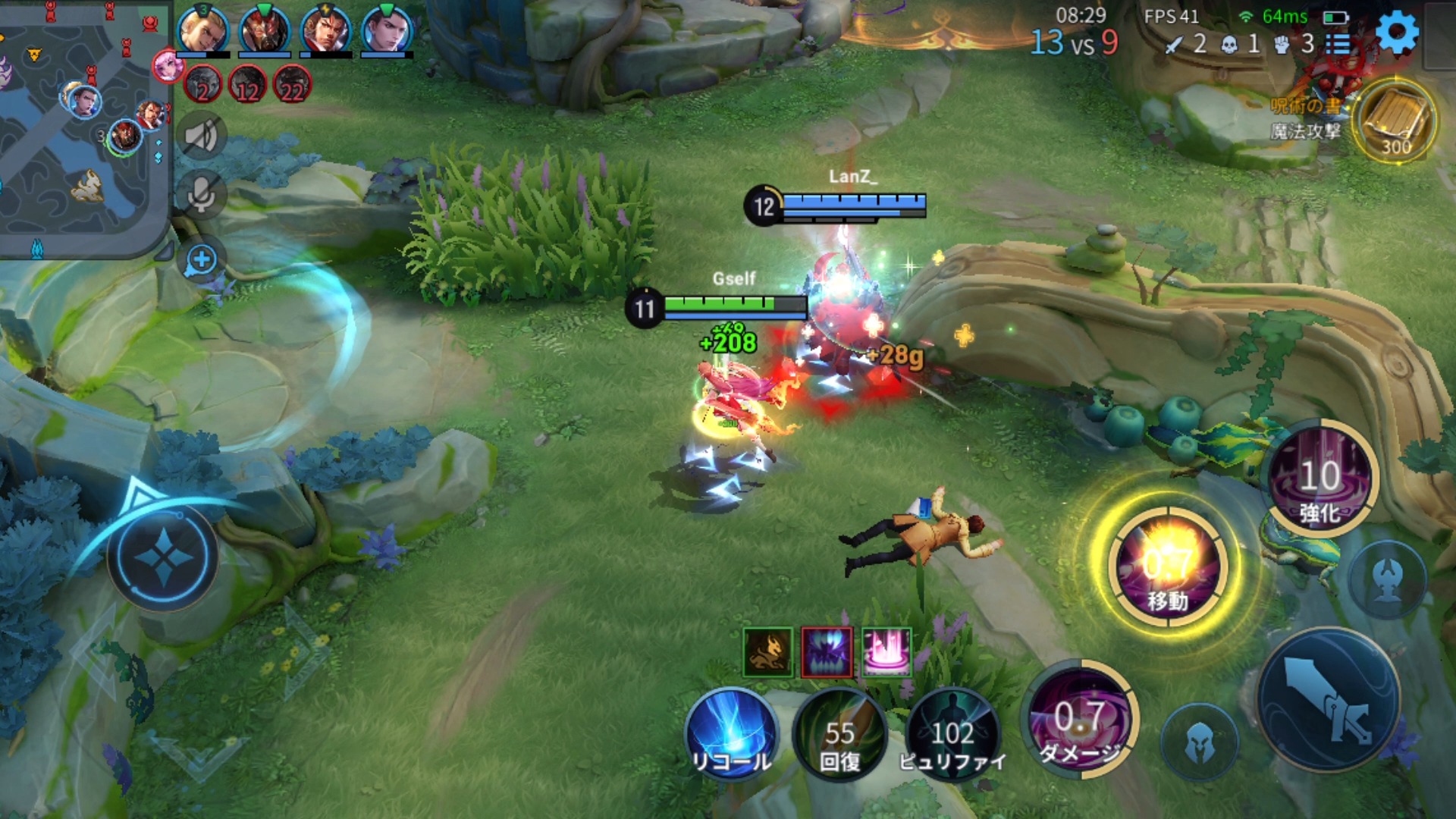Select the golden beast passive icon
This screenshot has width=1456, height=819.
[x=767, y=652]
